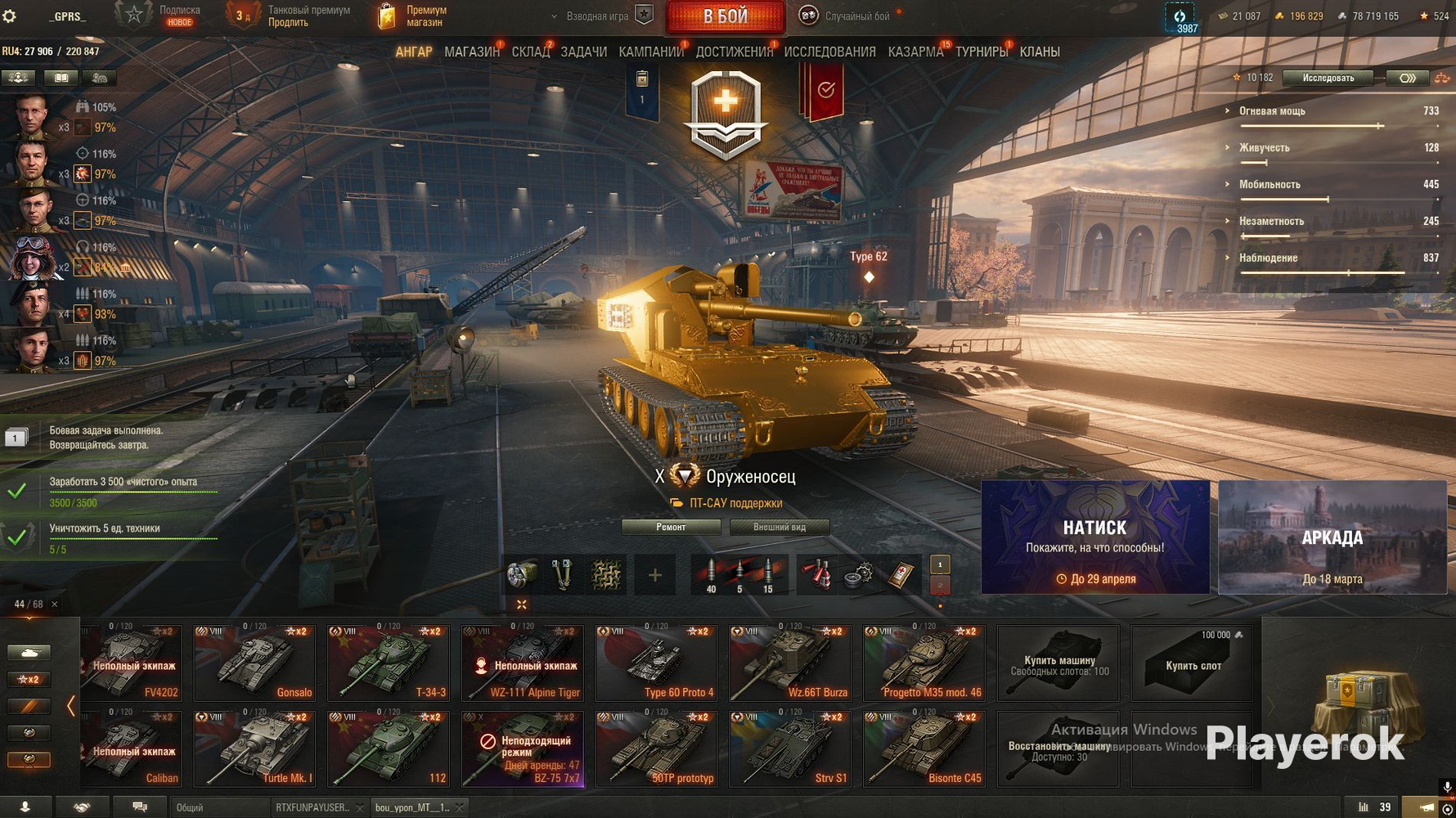Go to the КАЗАРМА tab

(914, 52)
